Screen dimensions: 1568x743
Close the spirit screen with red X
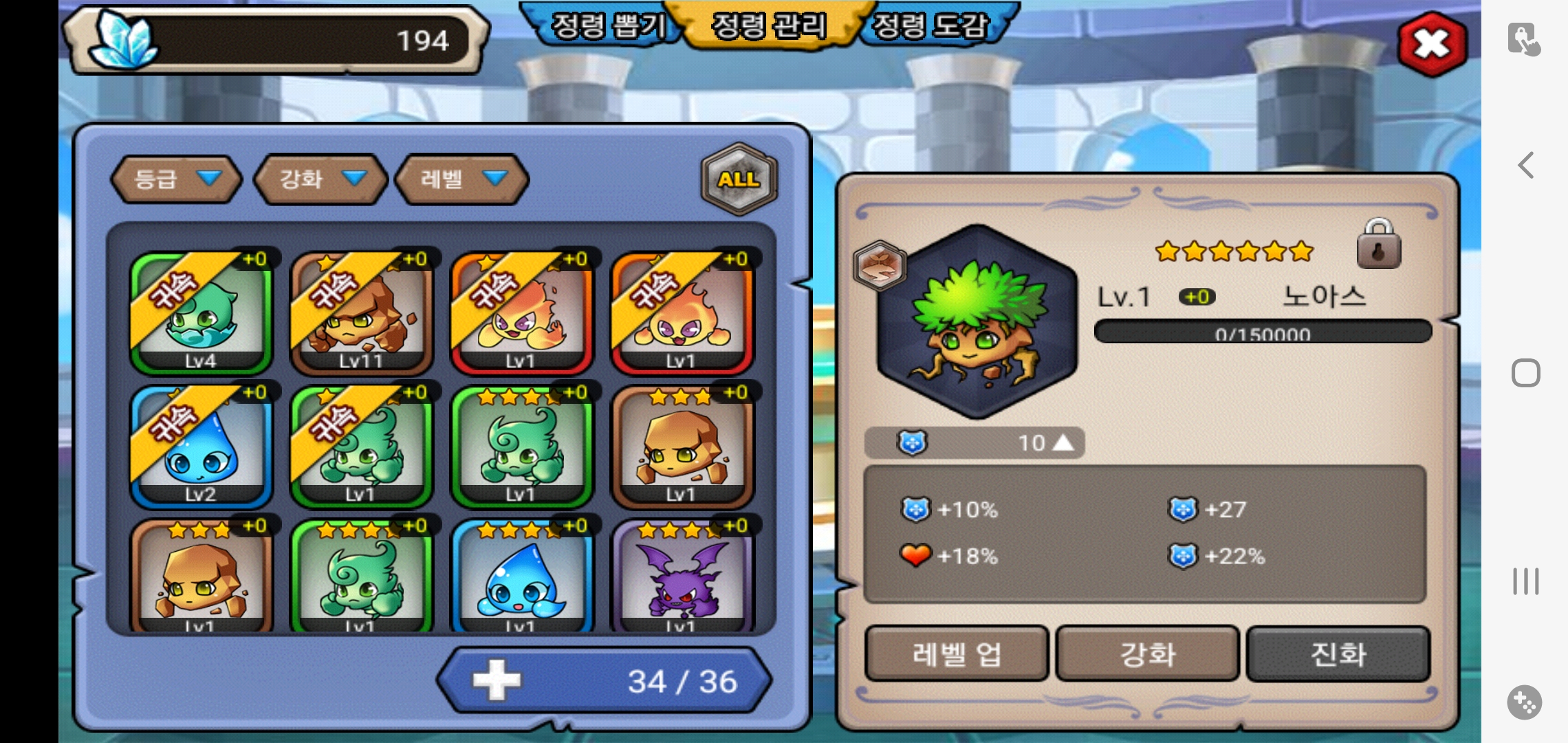coord(1432,45)
